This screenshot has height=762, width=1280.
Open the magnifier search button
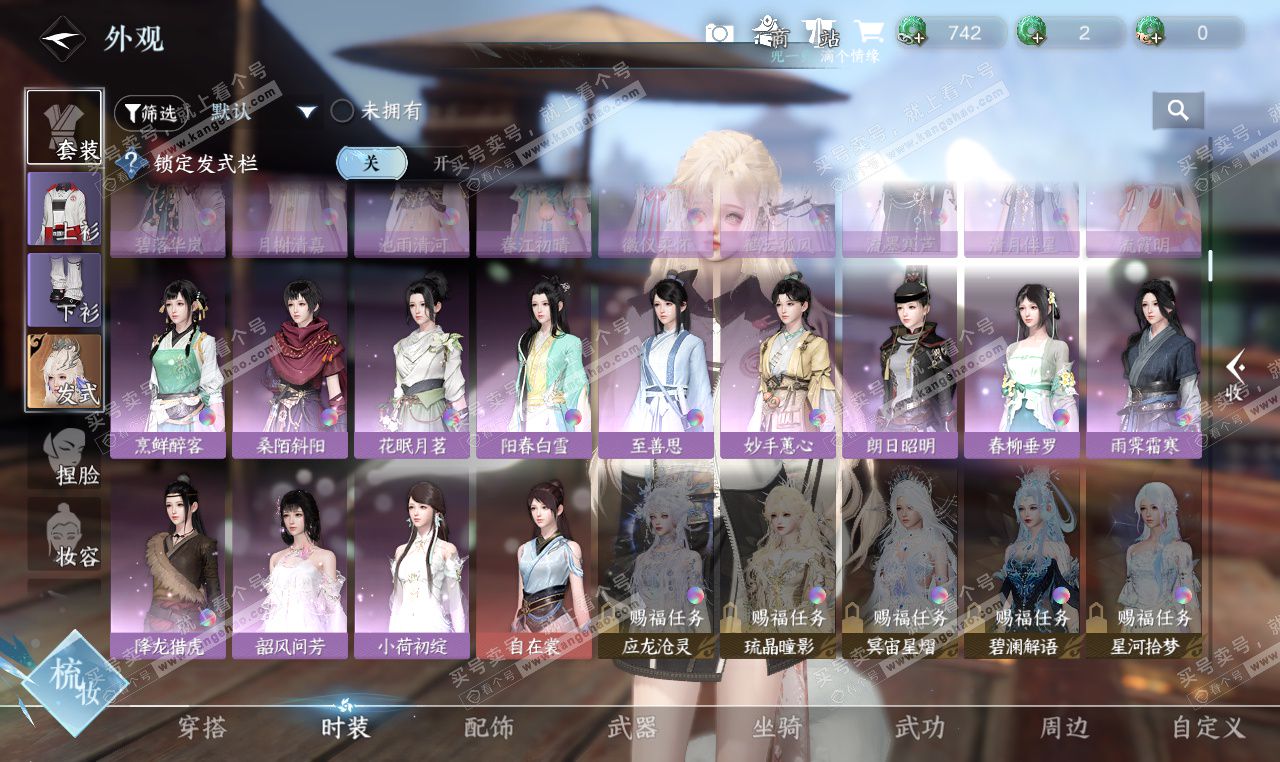1177,111
